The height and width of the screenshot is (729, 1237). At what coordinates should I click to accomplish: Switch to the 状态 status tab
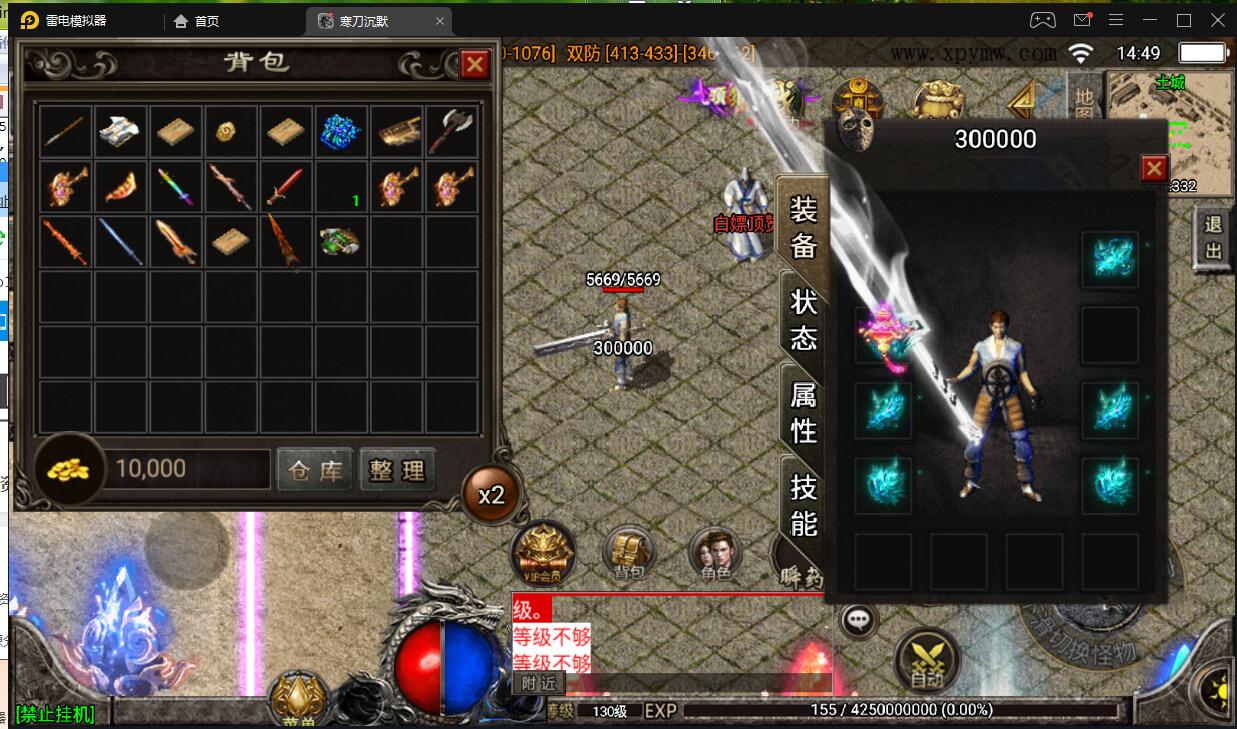pos(804,319)
